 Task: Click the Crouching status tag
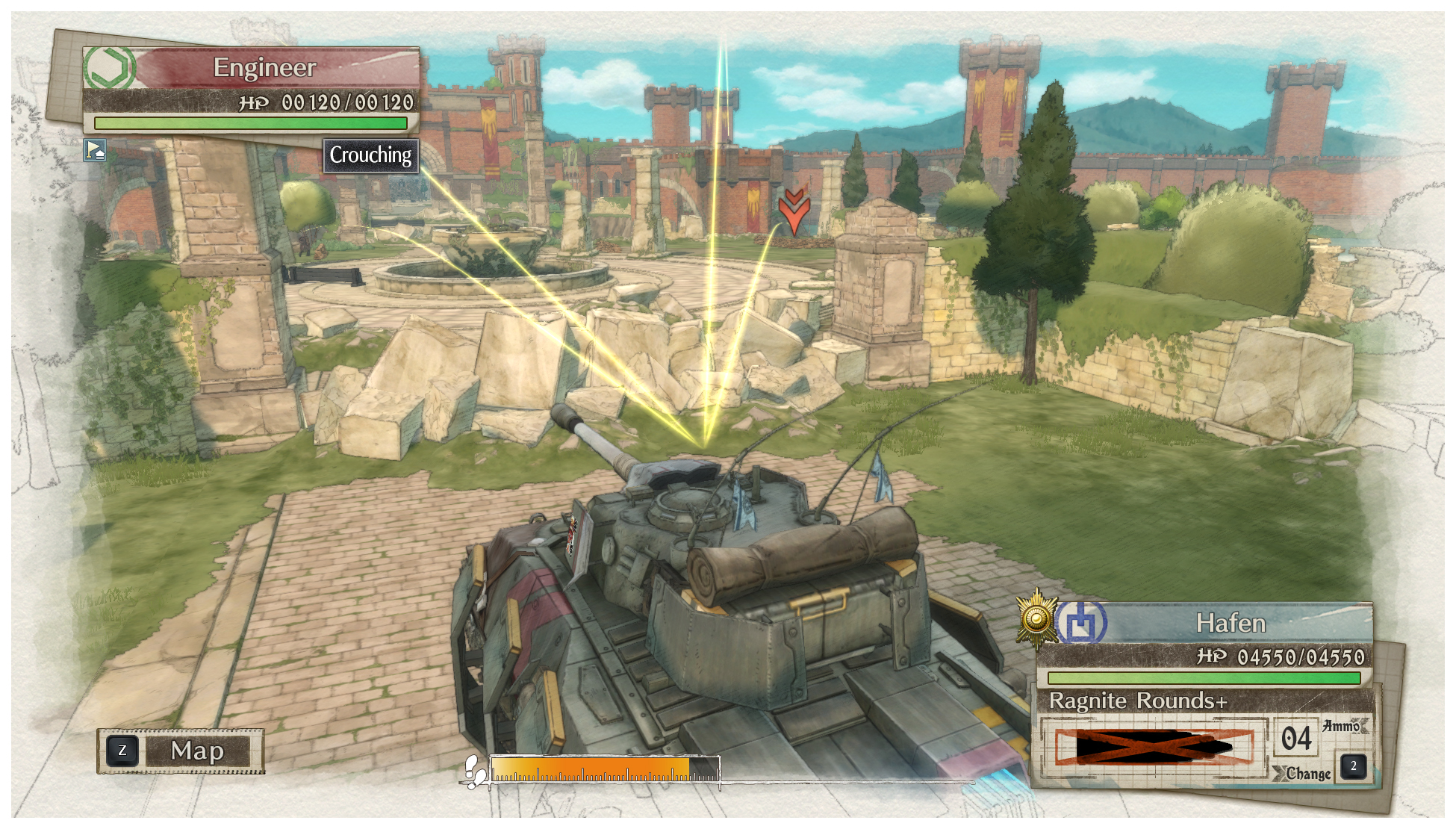pos(370,155)
